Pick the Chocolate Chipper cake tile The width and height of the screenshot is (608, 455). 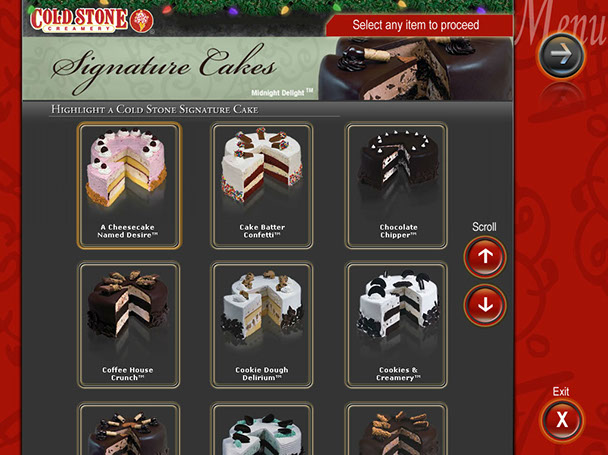(x=397, y=186)
